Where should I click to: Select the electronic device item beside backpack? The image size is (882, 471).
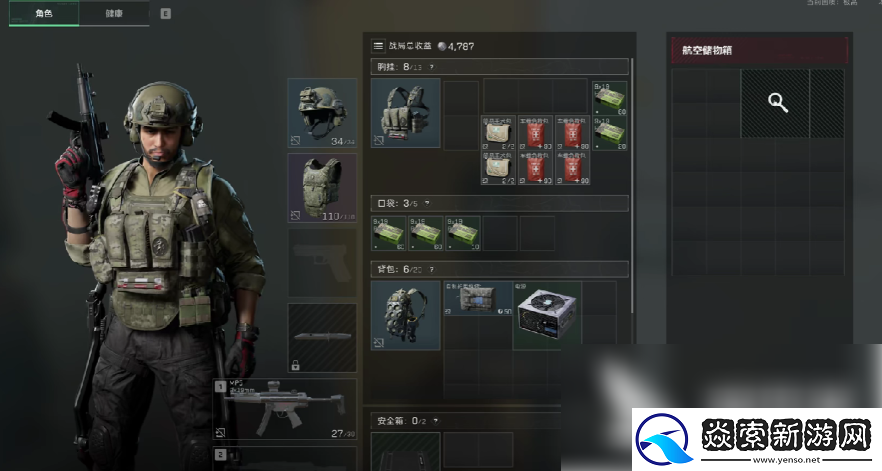click(477, 299)
